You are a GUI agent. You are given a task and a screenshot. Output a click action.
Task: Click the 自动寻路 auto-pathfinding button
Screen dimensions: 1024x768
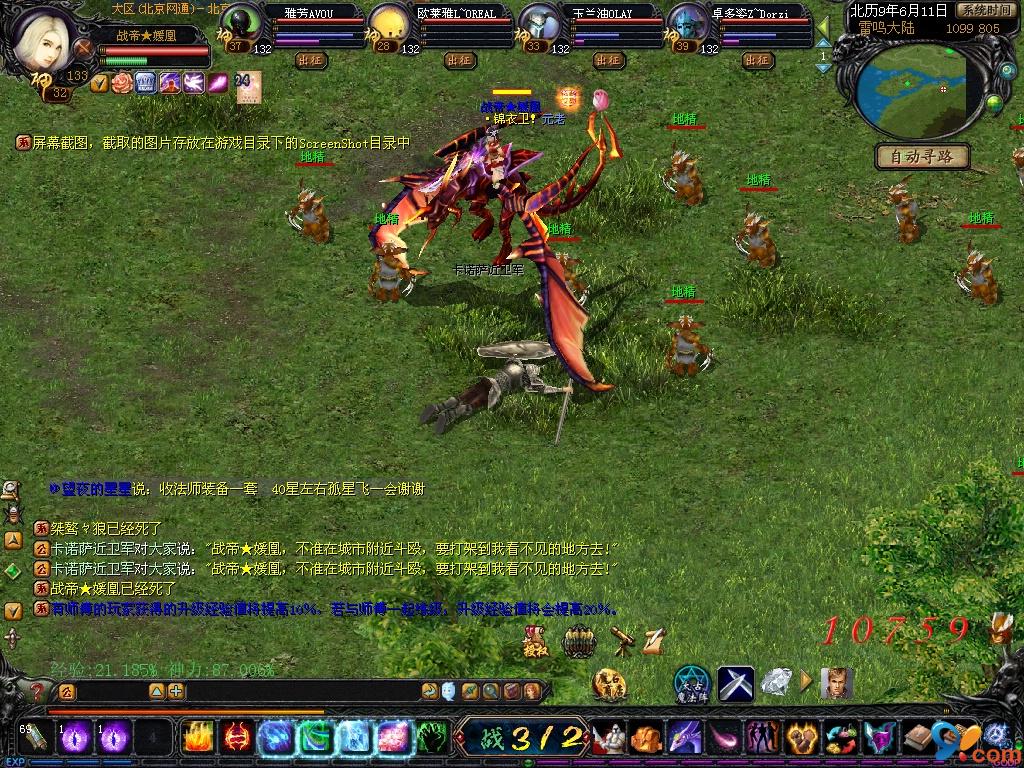[x=922, y=156]
